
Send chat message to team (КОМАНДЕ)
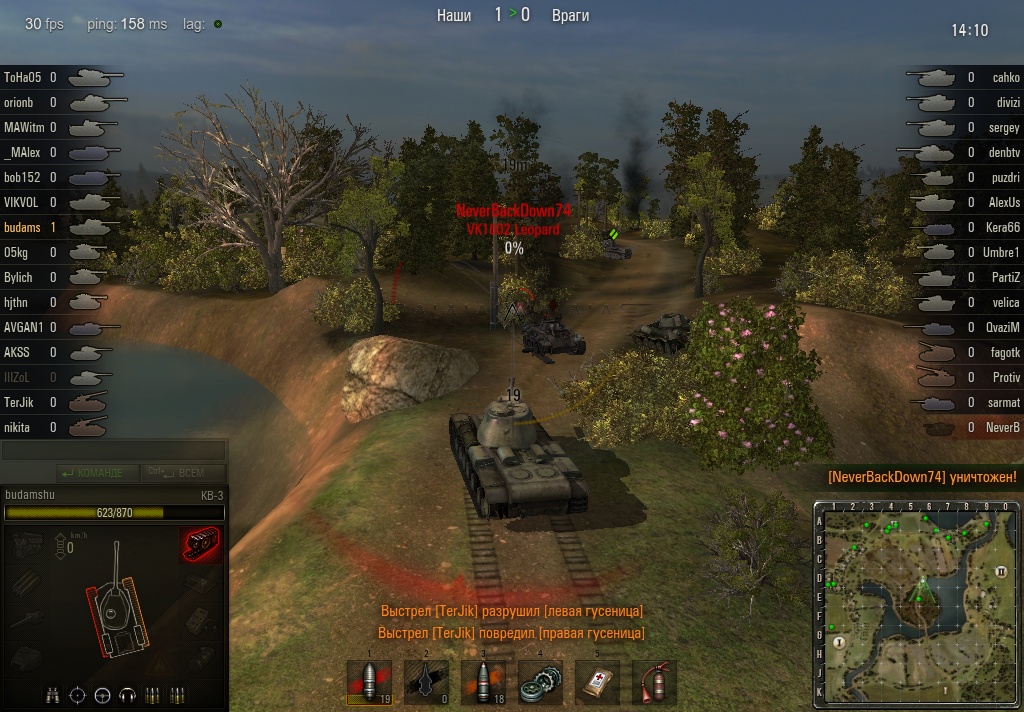point(92,473)
